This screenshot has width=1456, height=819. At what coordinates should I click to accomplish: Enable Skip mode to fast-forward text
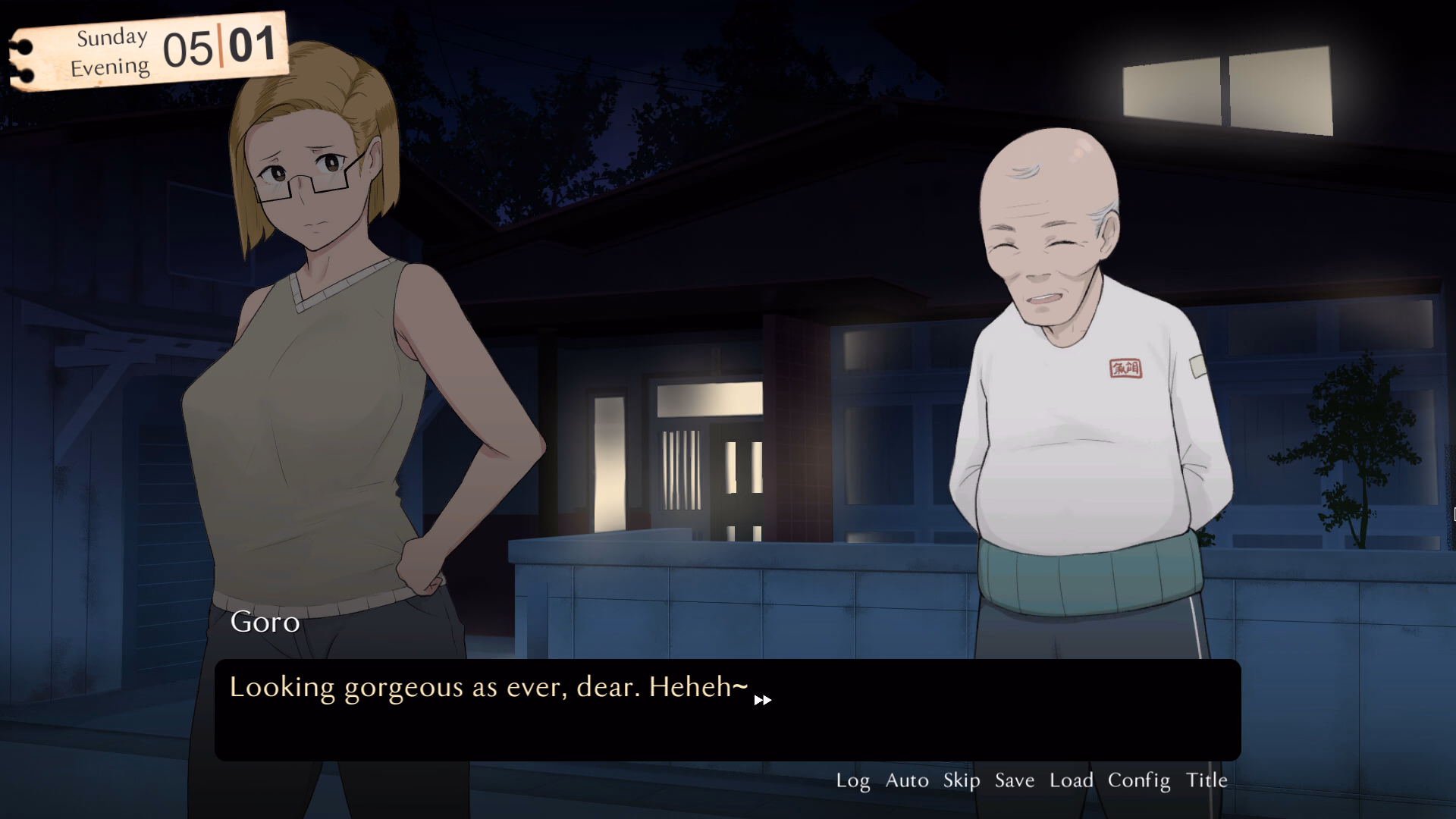(x=961, y=780)
